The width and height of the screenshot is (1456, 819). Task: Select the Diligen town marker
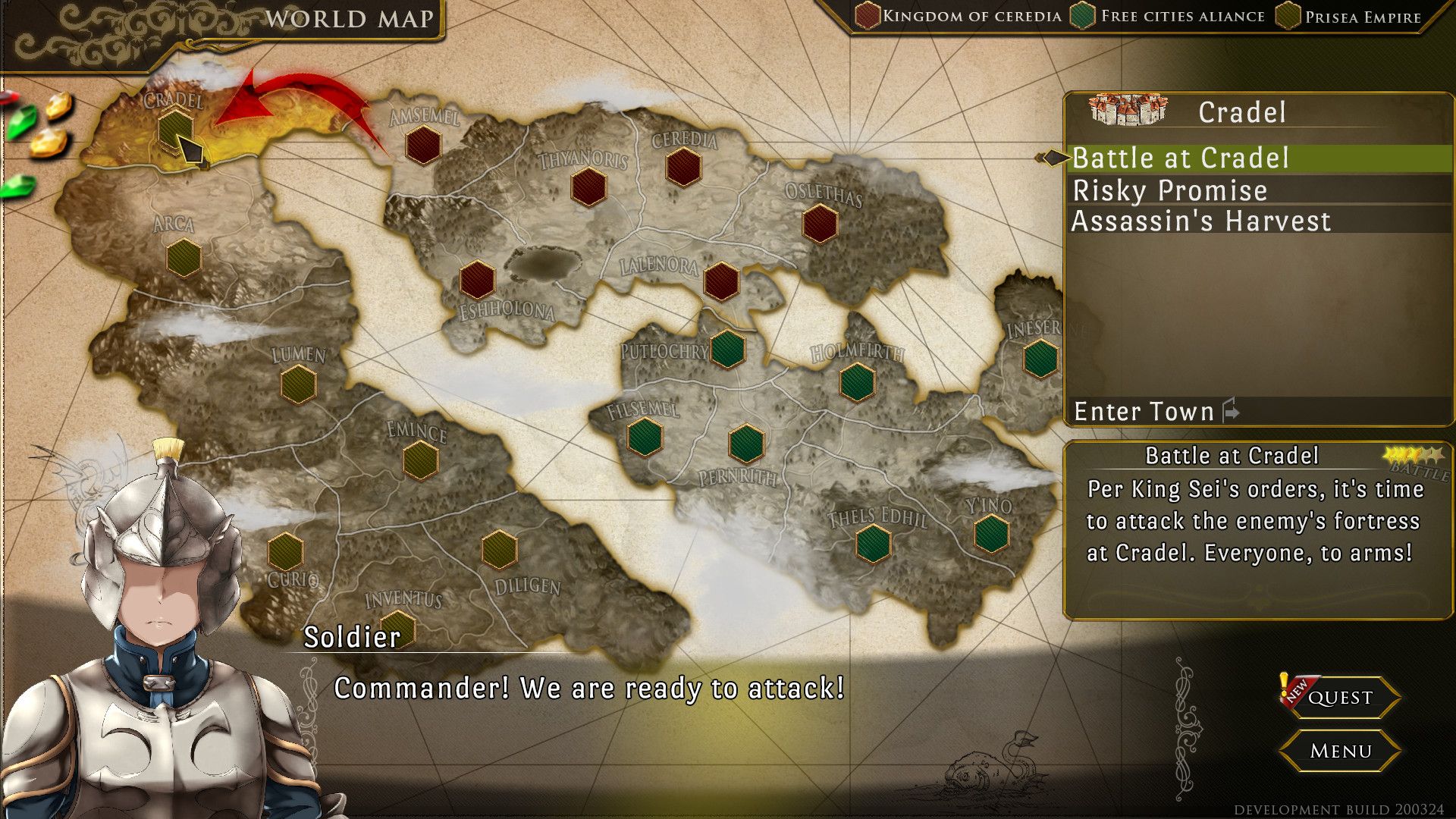pyautogui.click(x=499, y=549)
